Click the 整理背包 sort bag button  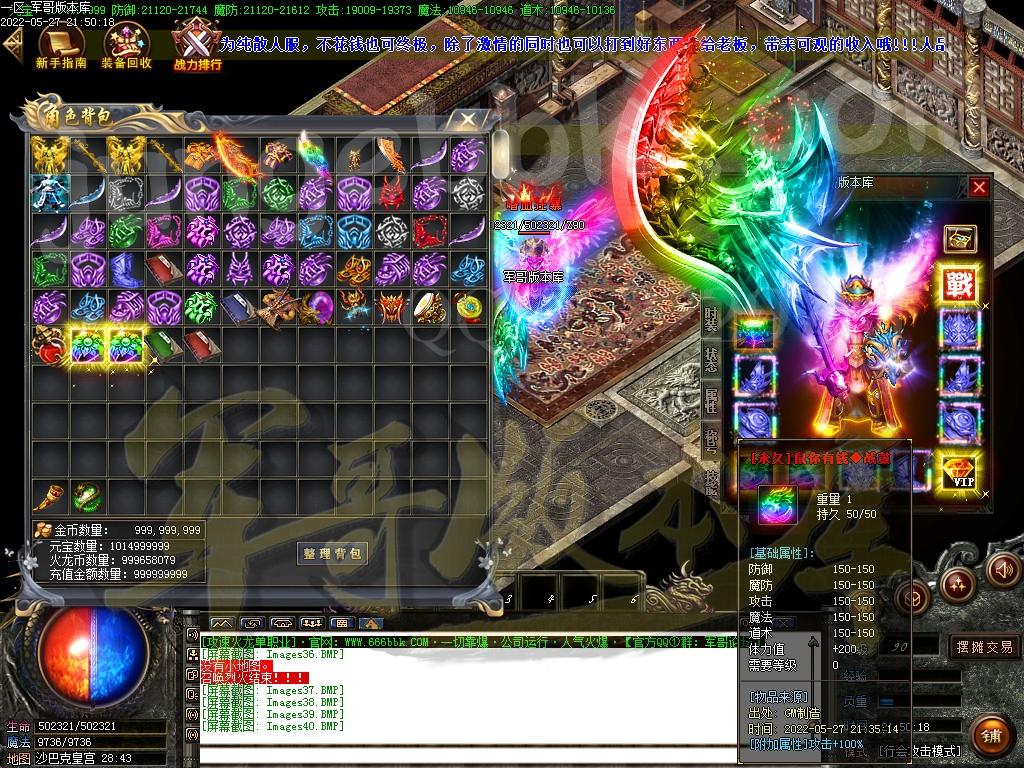pyautogui.click(x=333, y=553)
